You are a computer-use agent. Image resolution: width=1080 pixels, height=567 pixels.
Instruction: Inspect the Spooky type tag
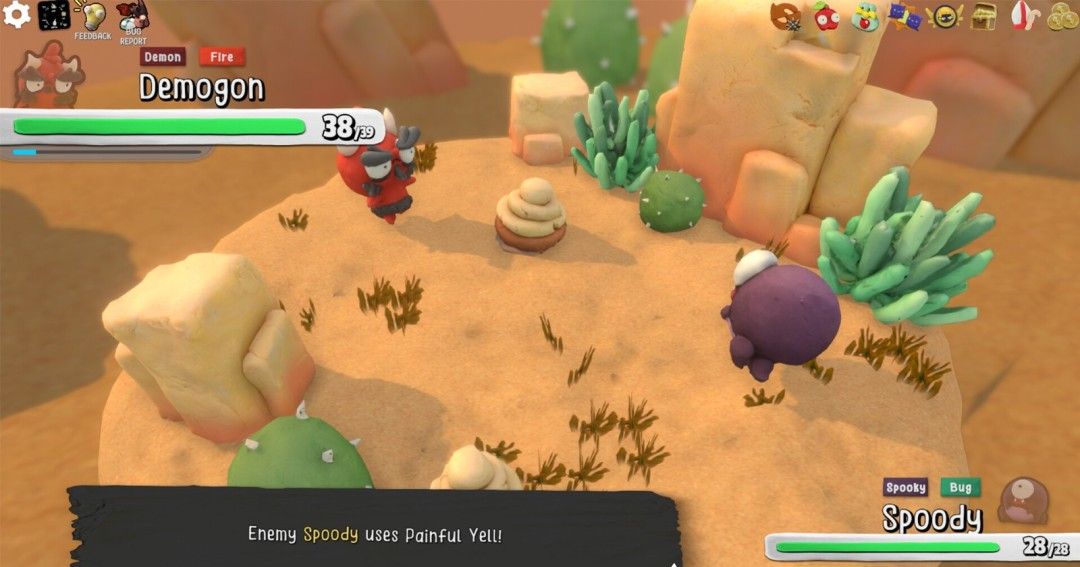[906, 488]
